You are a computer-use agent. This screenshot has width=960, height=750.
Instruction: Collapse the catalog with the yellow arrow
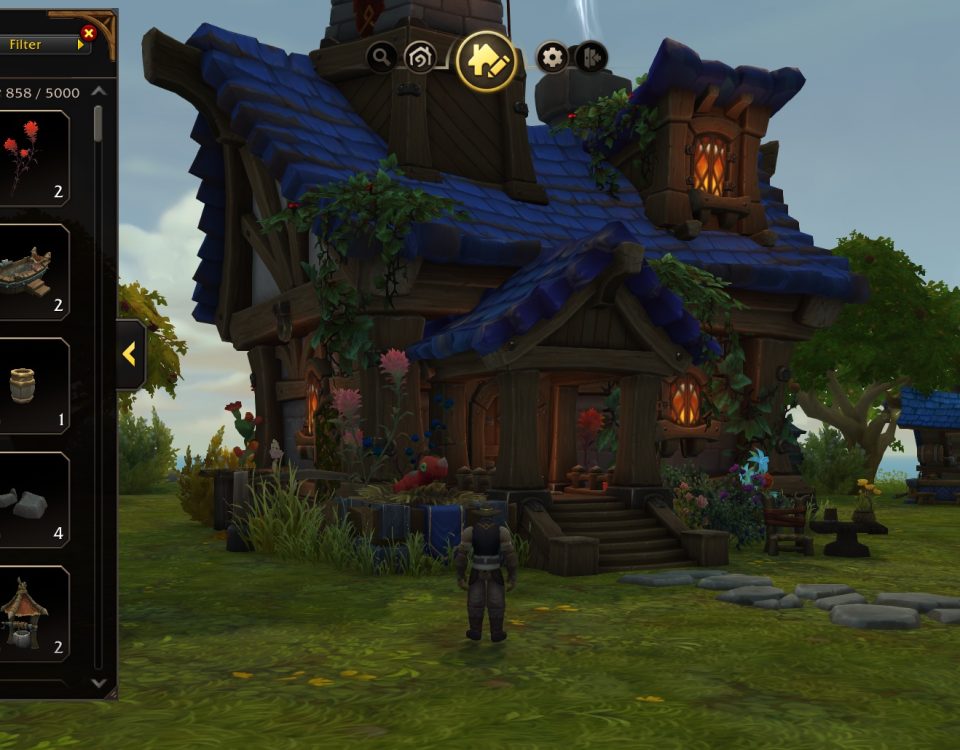[130, 353]
